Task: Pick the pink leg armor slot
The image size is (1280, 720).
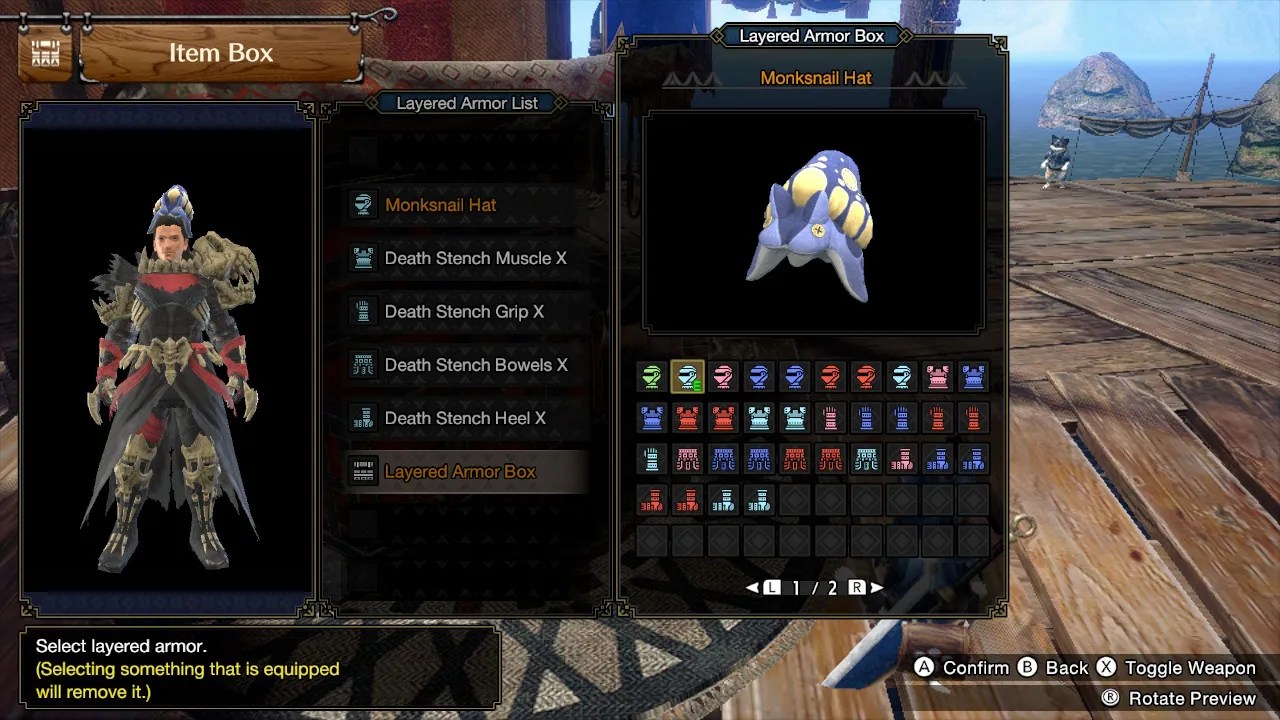Action: tap(902, 459)
